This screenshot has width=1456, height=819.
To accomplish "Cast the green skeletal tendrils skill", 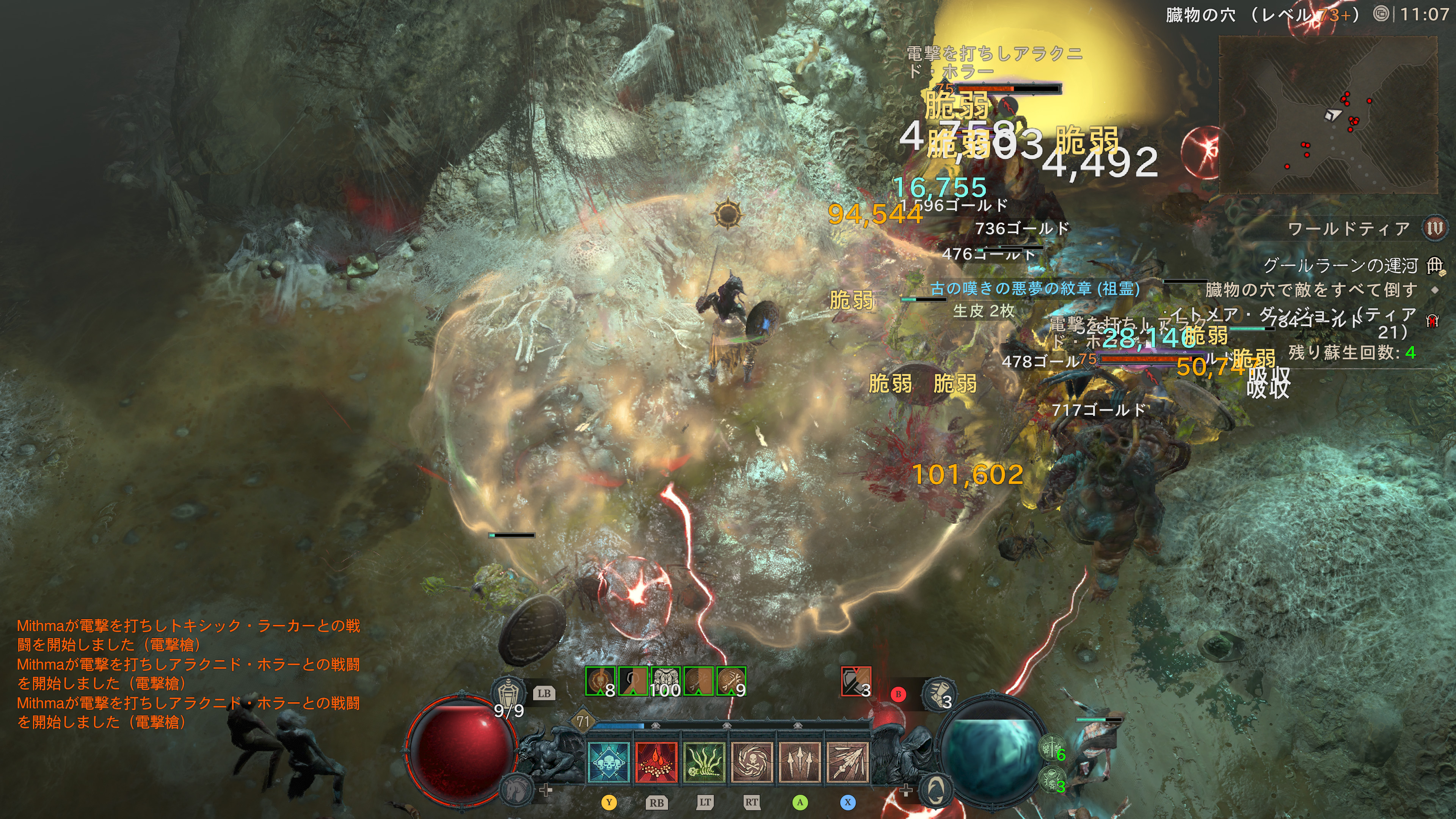I will pos(704,762).
